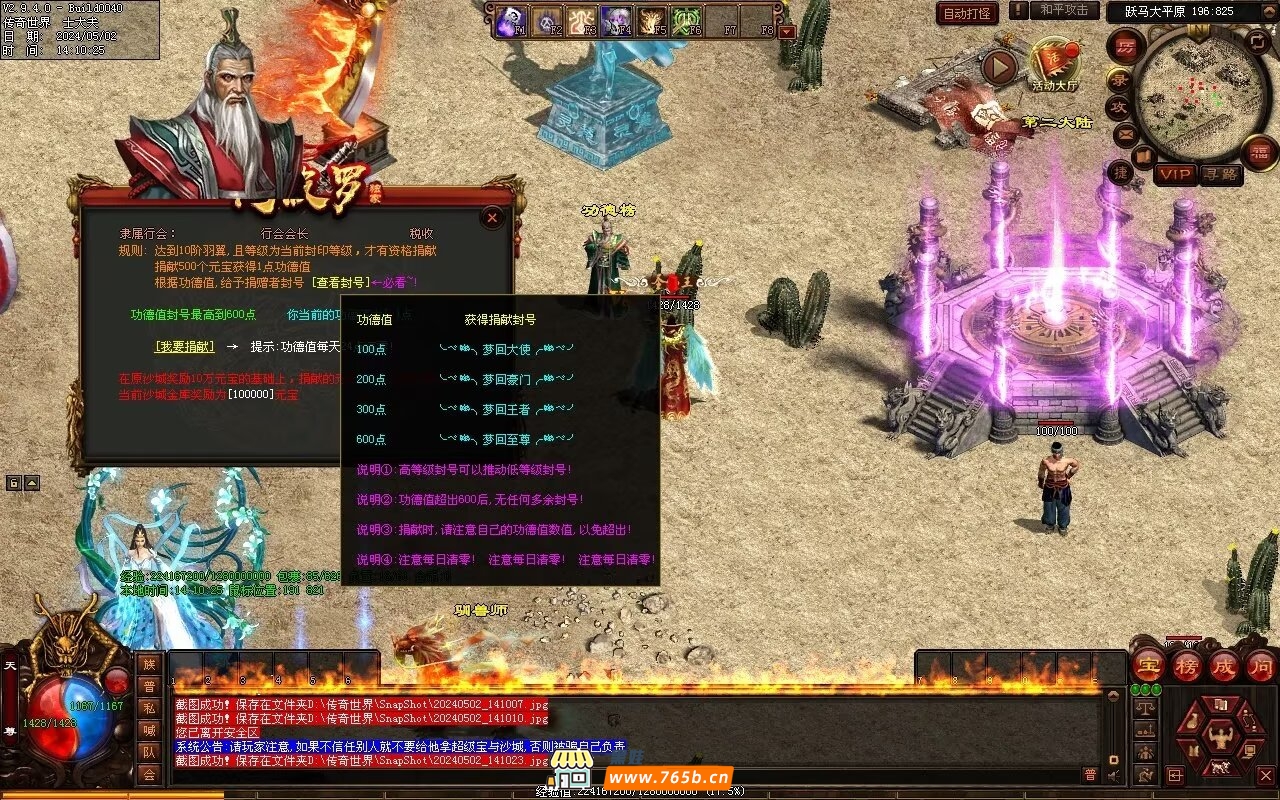
Task: Open the 查看封号 title list link
Action: click(x=340, y=283)
